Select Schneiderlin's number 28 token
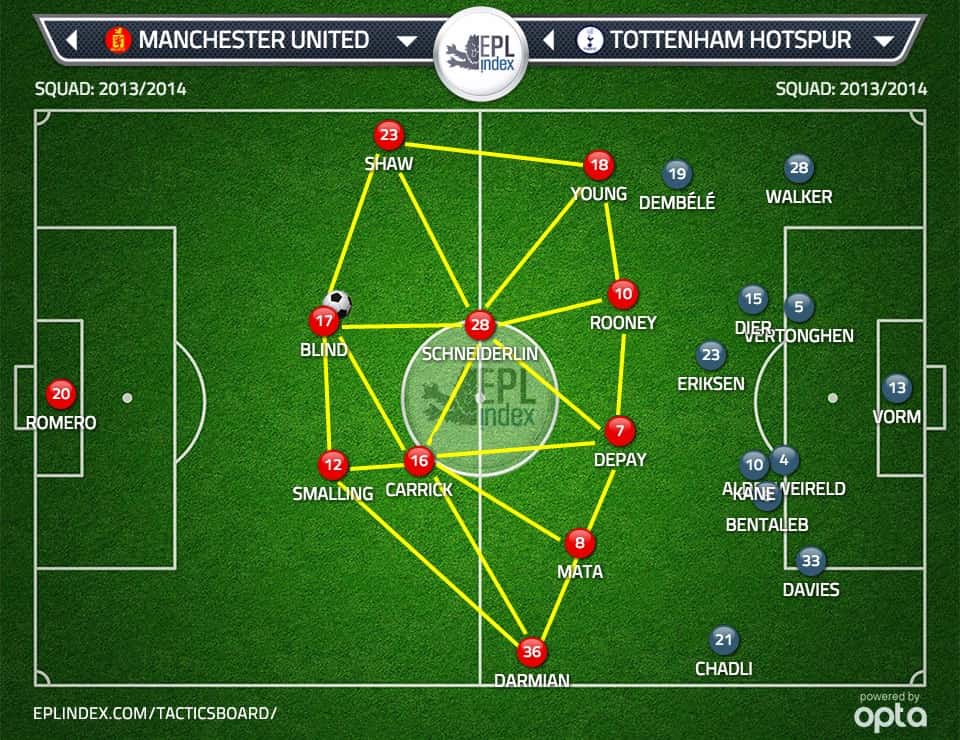960x740 pixels. [x=480, y=325]
